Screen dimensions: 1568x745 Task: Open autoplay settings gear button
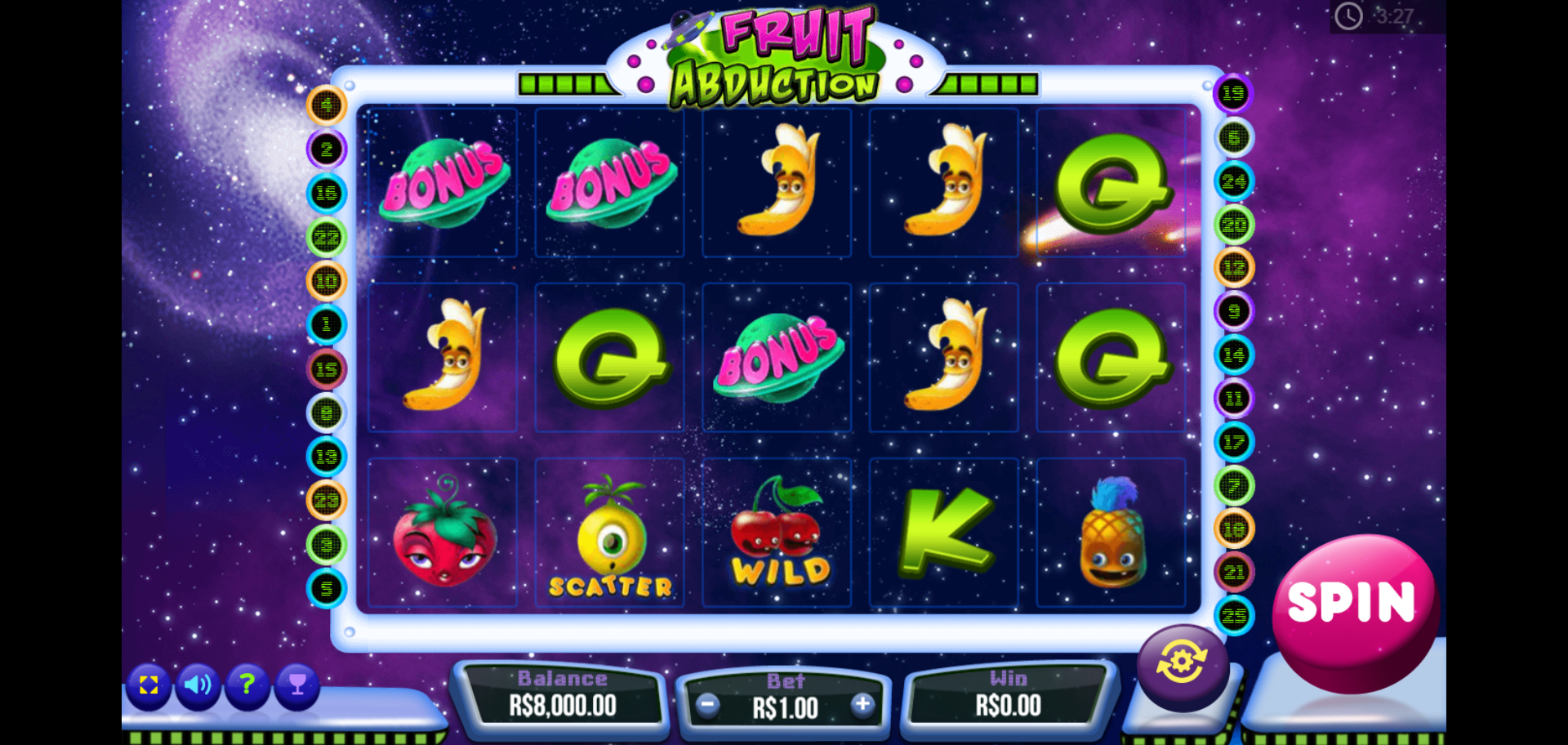point(1182,662)
